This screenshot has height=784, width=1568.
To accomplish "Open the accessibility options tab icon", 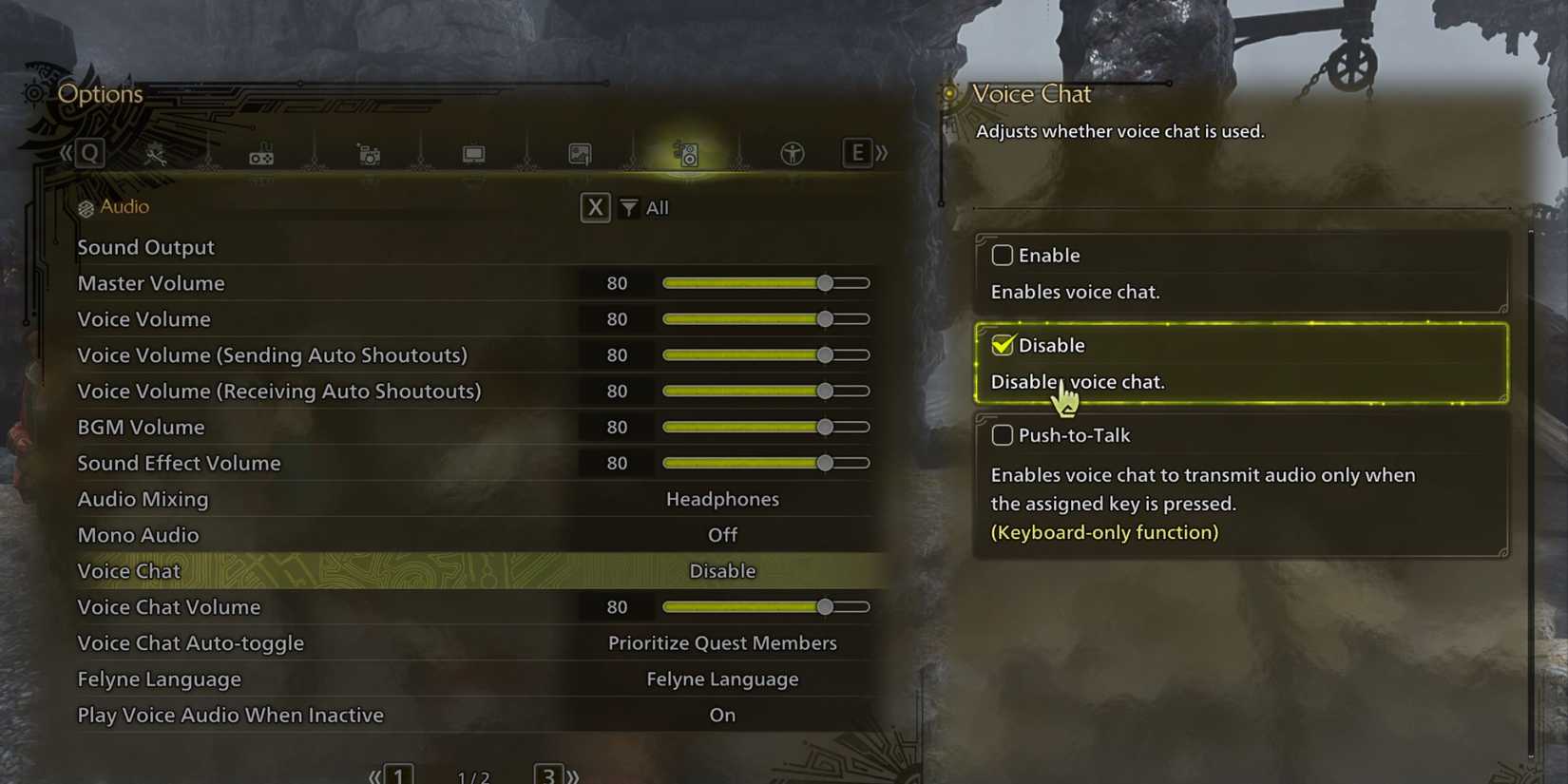I will pyautogui.click(x=793, y=152).
